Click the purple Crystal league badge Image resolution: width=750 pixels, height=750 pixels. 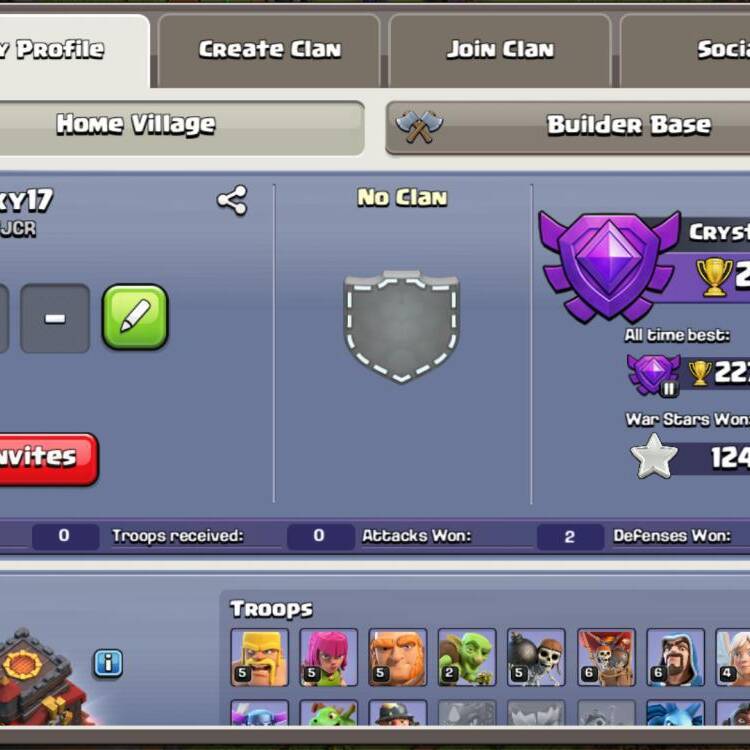point(609,264)
